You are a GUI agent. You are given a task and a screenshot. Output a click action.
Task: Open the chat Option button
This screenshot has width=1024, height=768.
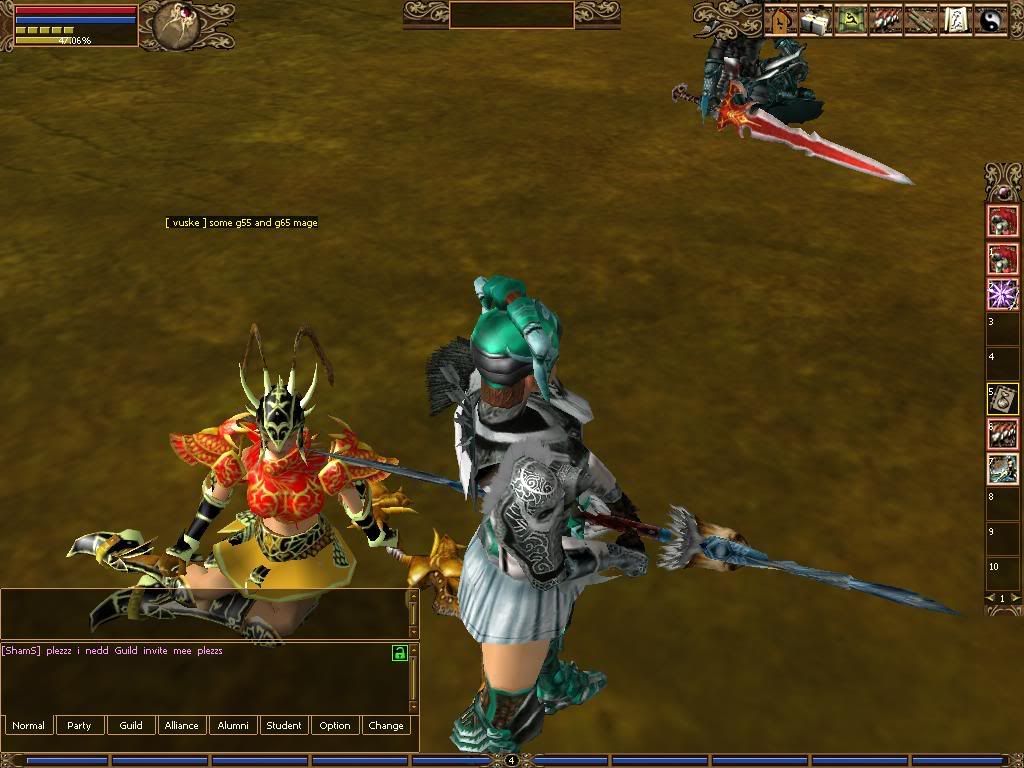click(x=335, y=725)
